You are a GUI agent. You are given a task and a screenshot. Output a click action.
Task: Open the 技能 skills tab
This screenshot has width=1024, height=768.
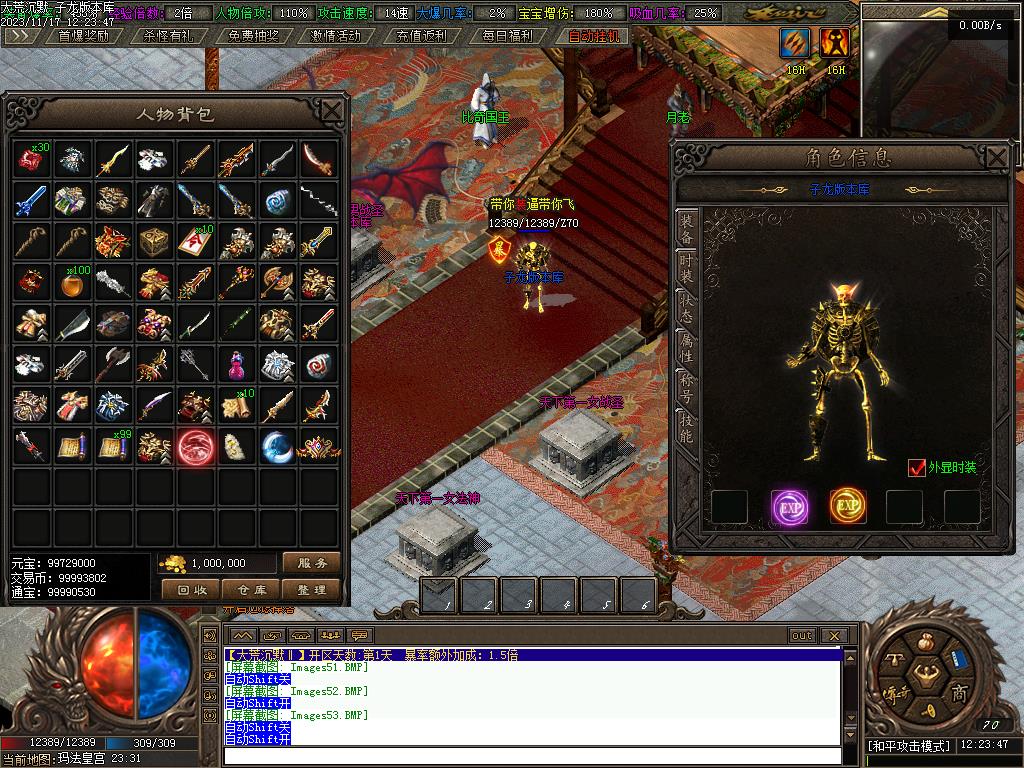tap(687, 427)
